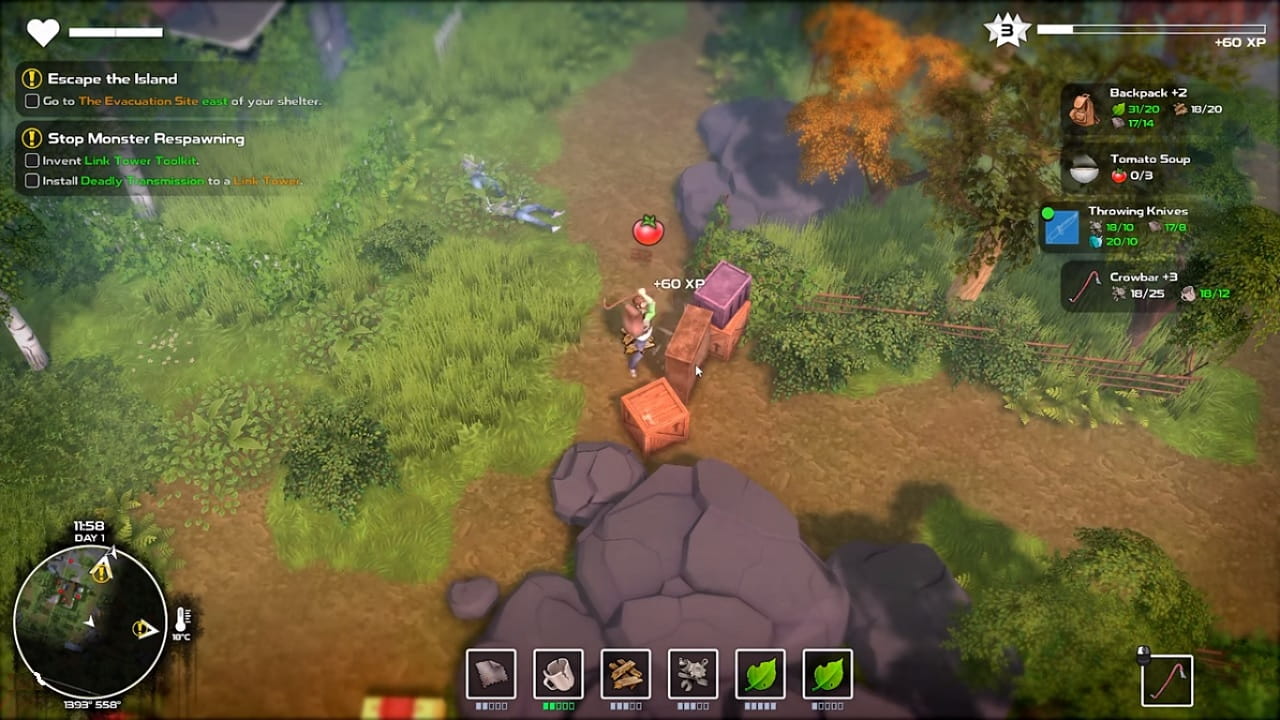The width and height of the screenshot is (1280, 720).
Task: Tick the Evacuation Site objective checkbox
Action: tap(32, 101)
